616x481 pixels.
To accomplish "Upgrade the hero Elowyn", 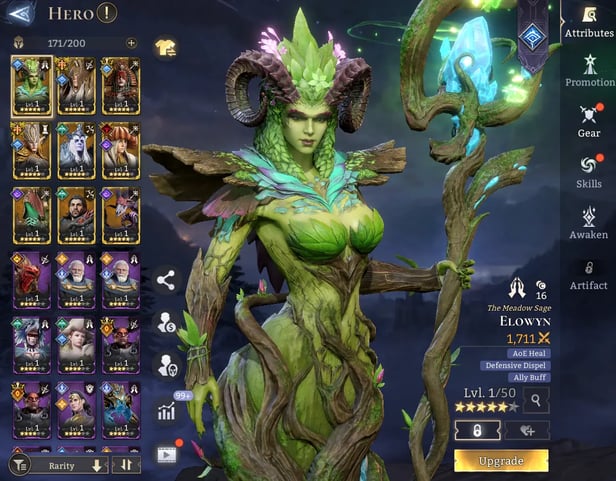I will click(501, 461).
